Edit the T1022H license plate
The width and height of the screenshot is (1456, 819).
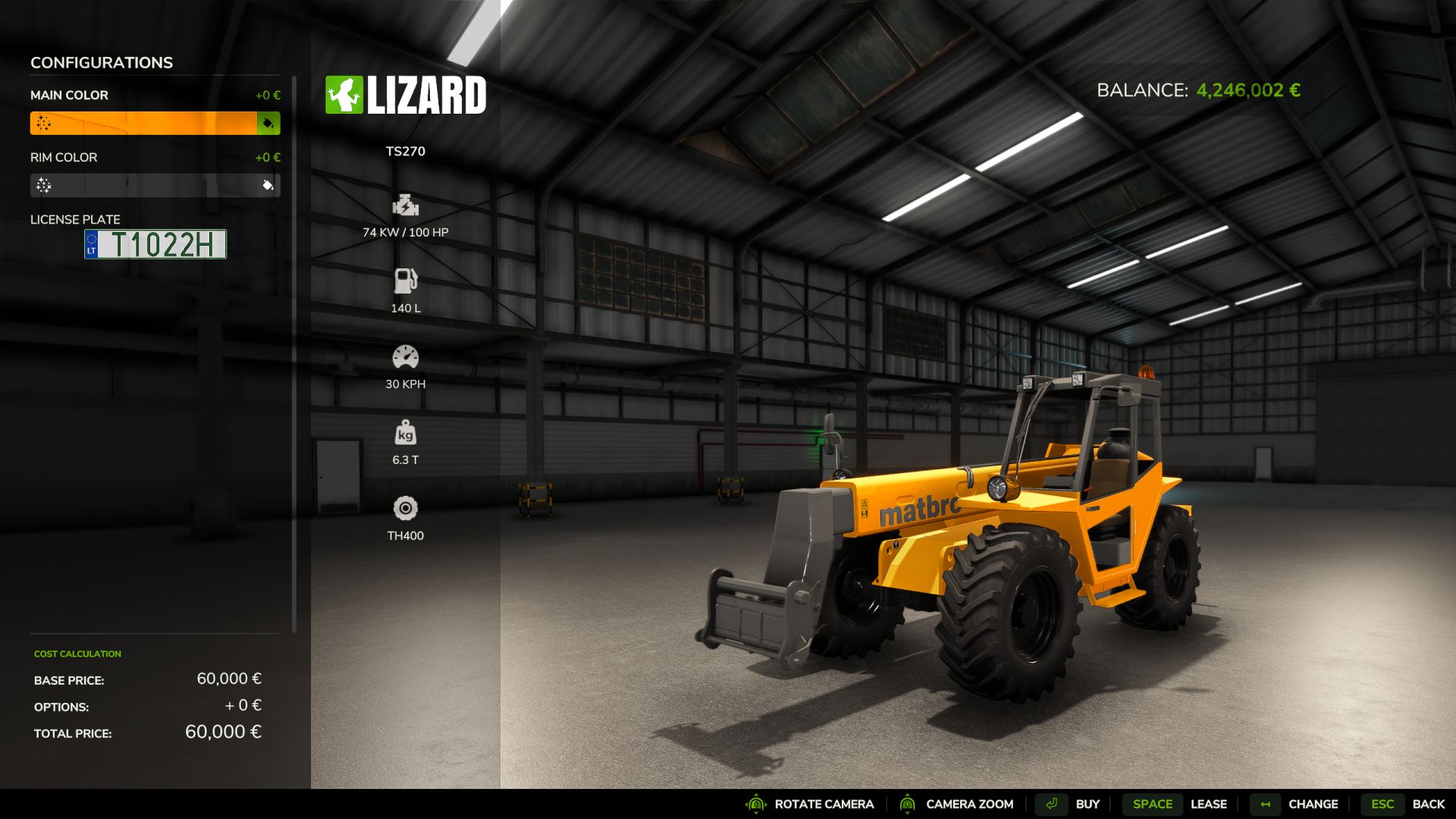click(155, 244)
